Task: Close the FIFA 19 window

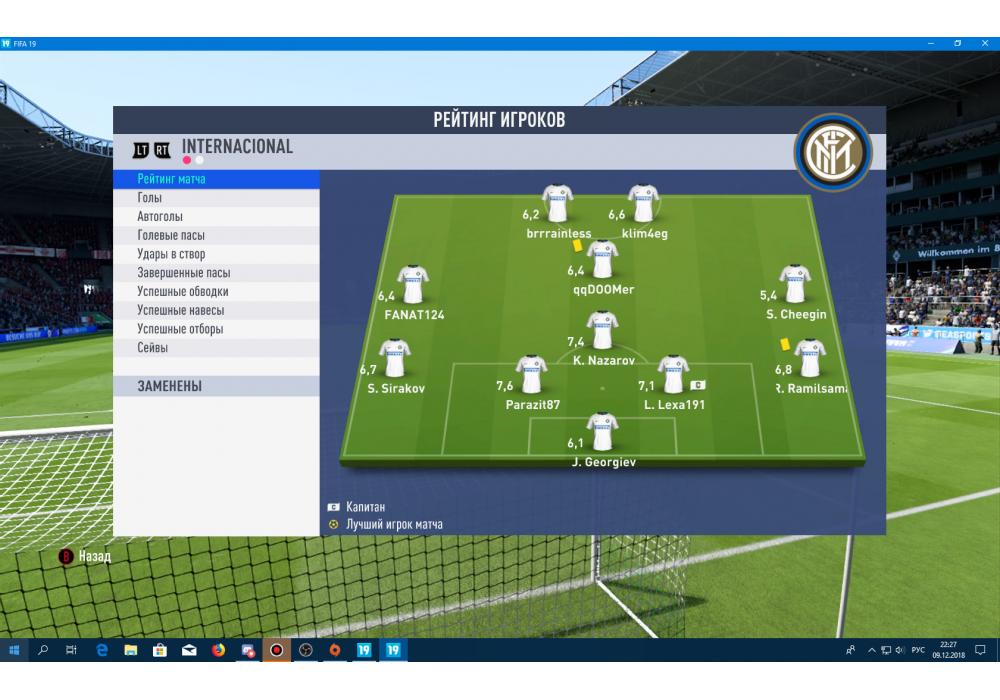Action: [984, 43]
